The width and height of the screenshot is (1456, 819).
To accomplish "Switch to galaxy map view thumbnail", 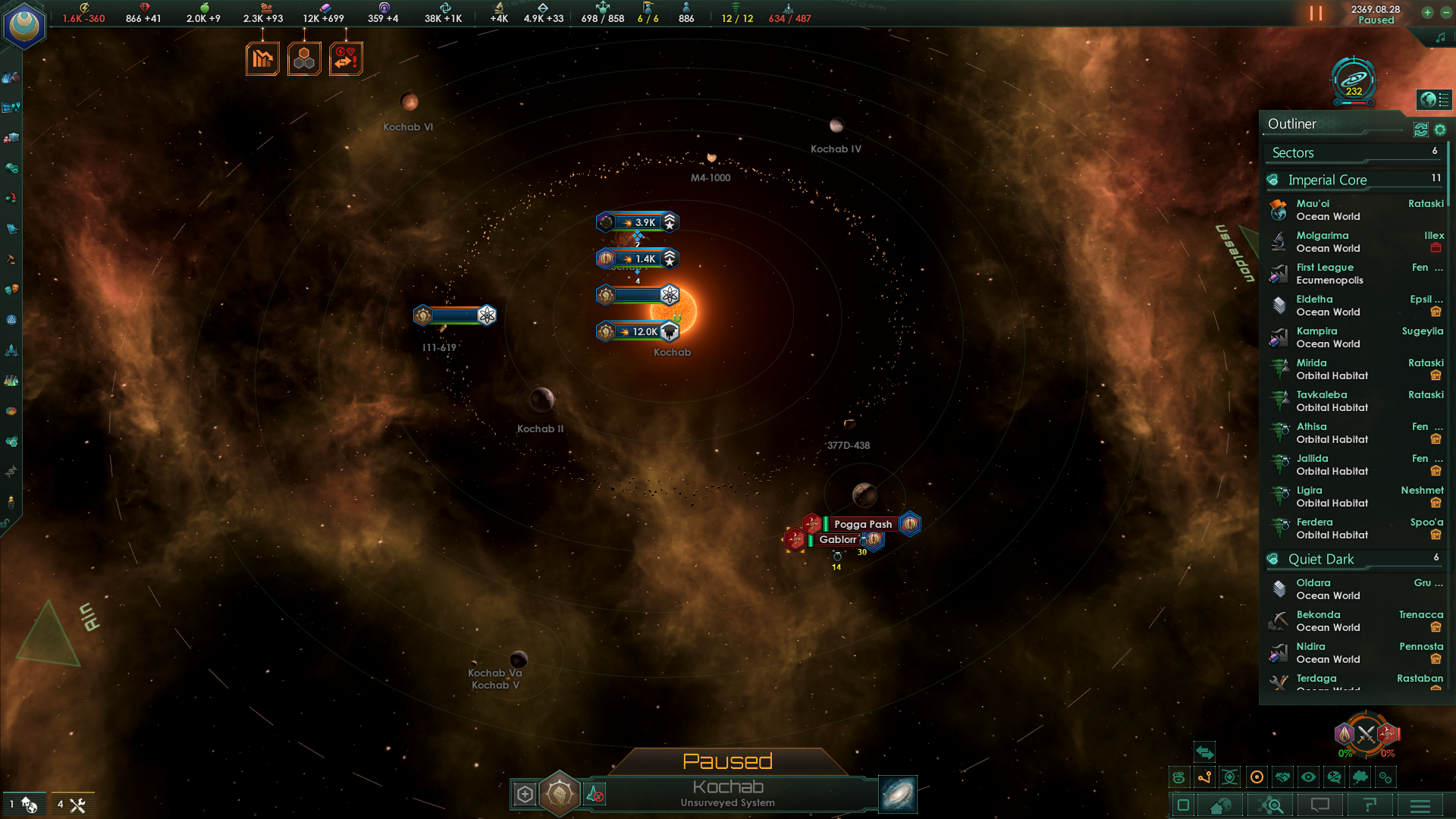I will pos(898,794).
